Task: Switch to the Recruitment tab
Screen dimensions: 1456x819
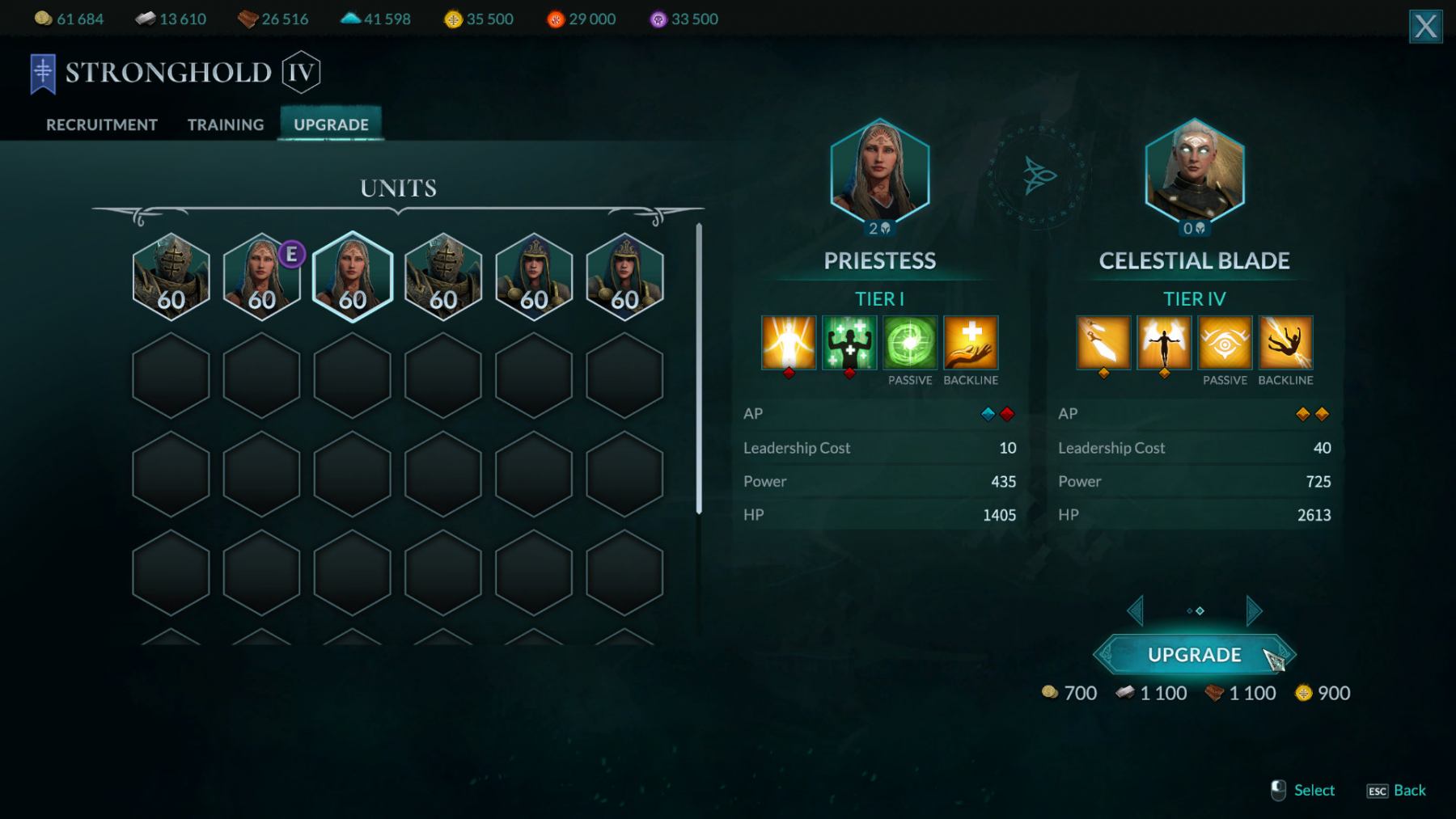Action: [x=101, y=125]
